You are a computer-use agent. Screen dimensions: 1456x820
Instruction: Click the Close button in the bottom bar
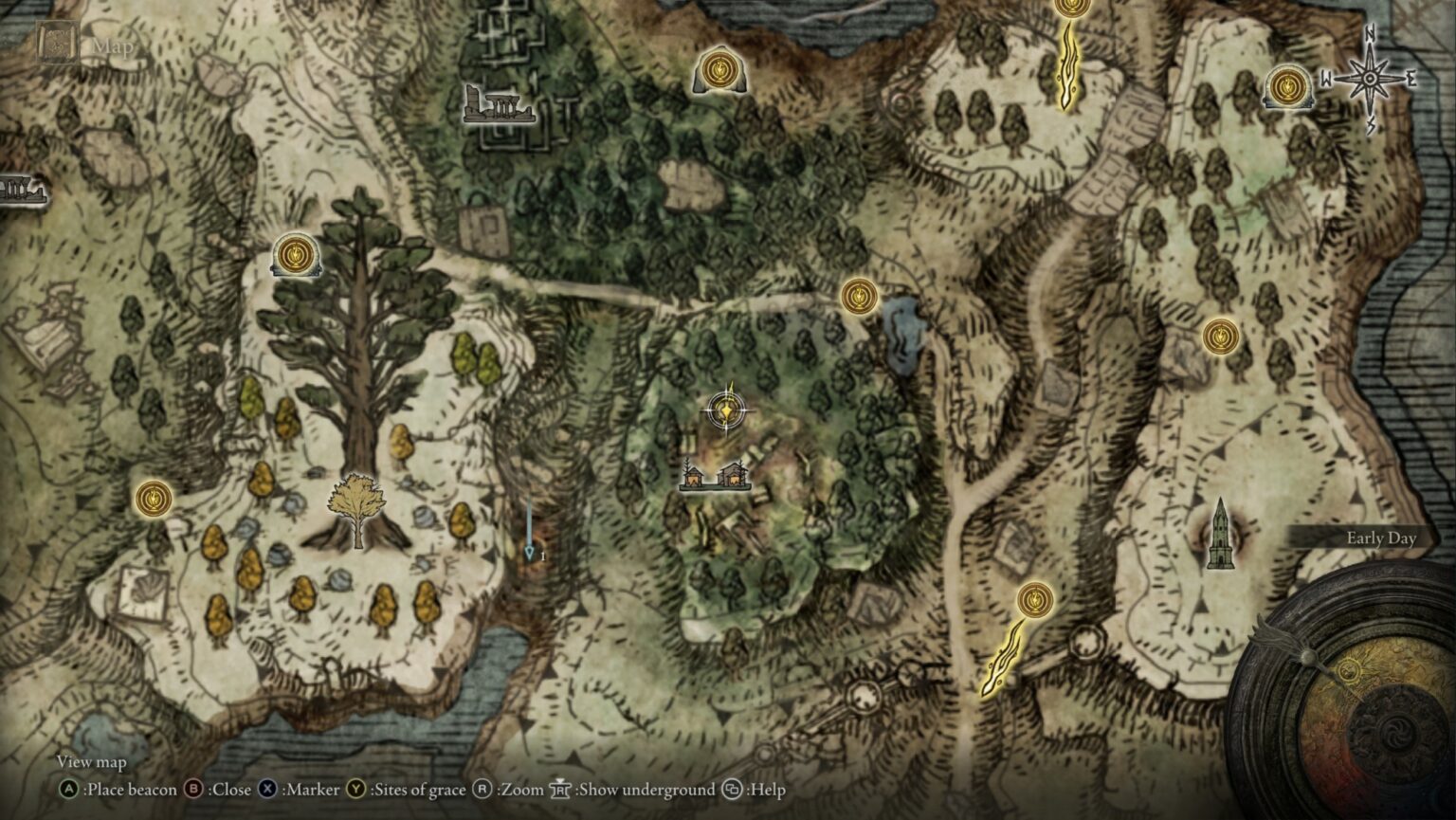pos(195,789)
